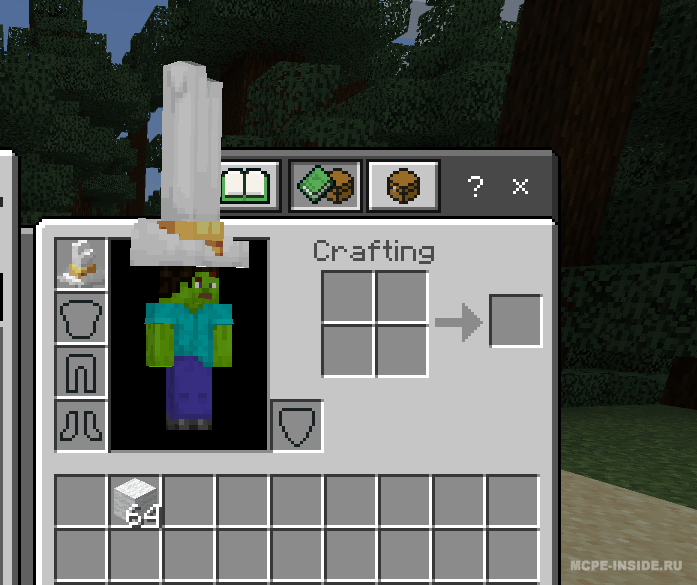
Task: Close the inventory window
Action: coord(520,186)
